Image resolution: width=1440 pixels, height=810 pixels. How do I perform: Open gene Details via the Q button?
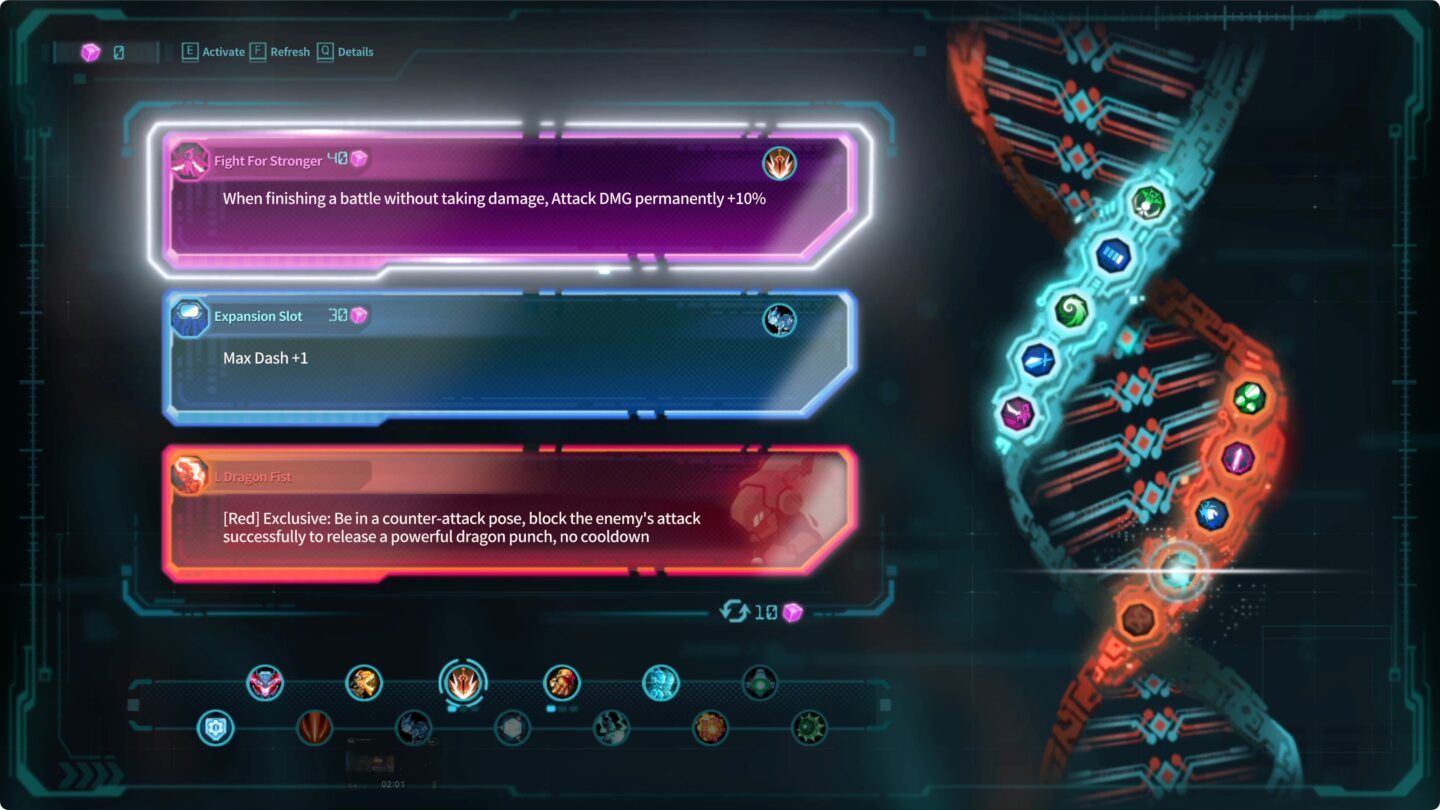click(x=324, y=52)
